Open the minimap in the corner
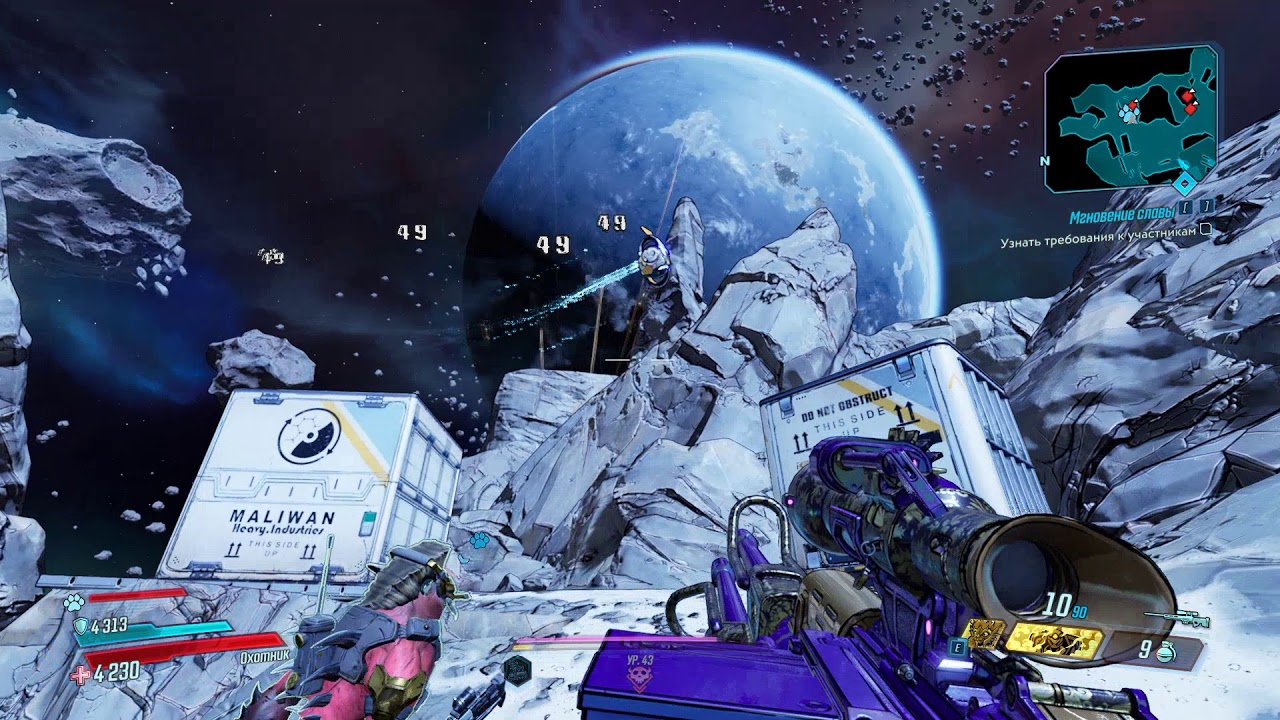The height and width of the screenshot is (720, 1280). coord(1130,118)
